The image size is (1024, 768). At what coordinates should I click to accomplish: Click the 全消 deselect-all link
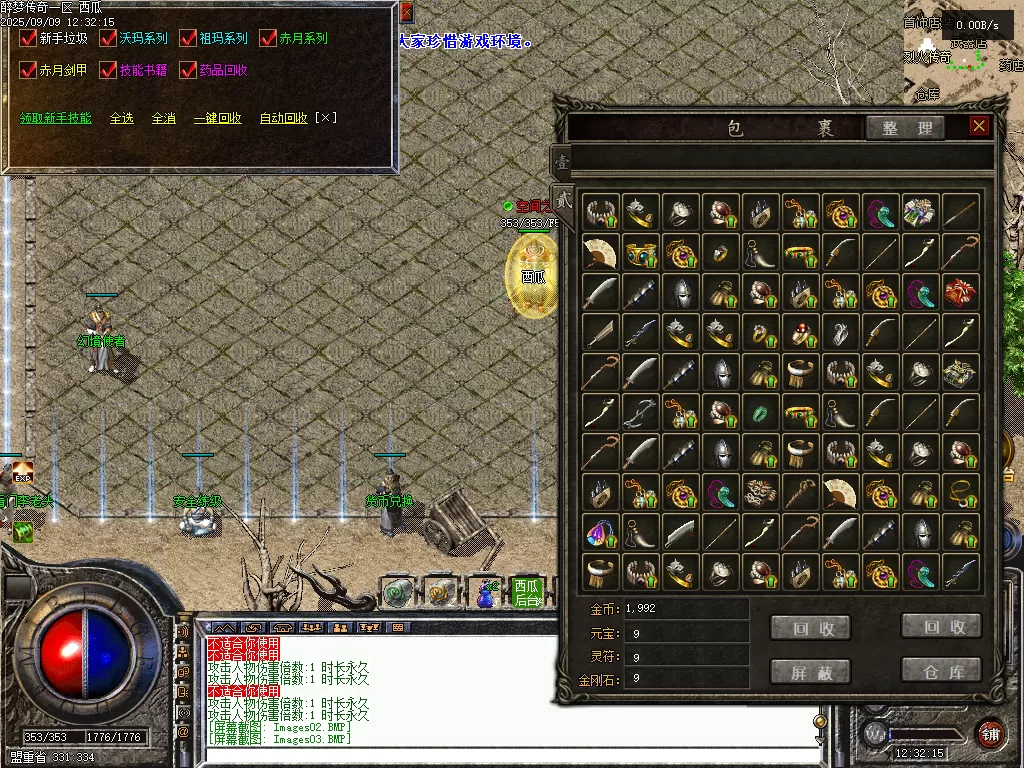tap(164, 118)
